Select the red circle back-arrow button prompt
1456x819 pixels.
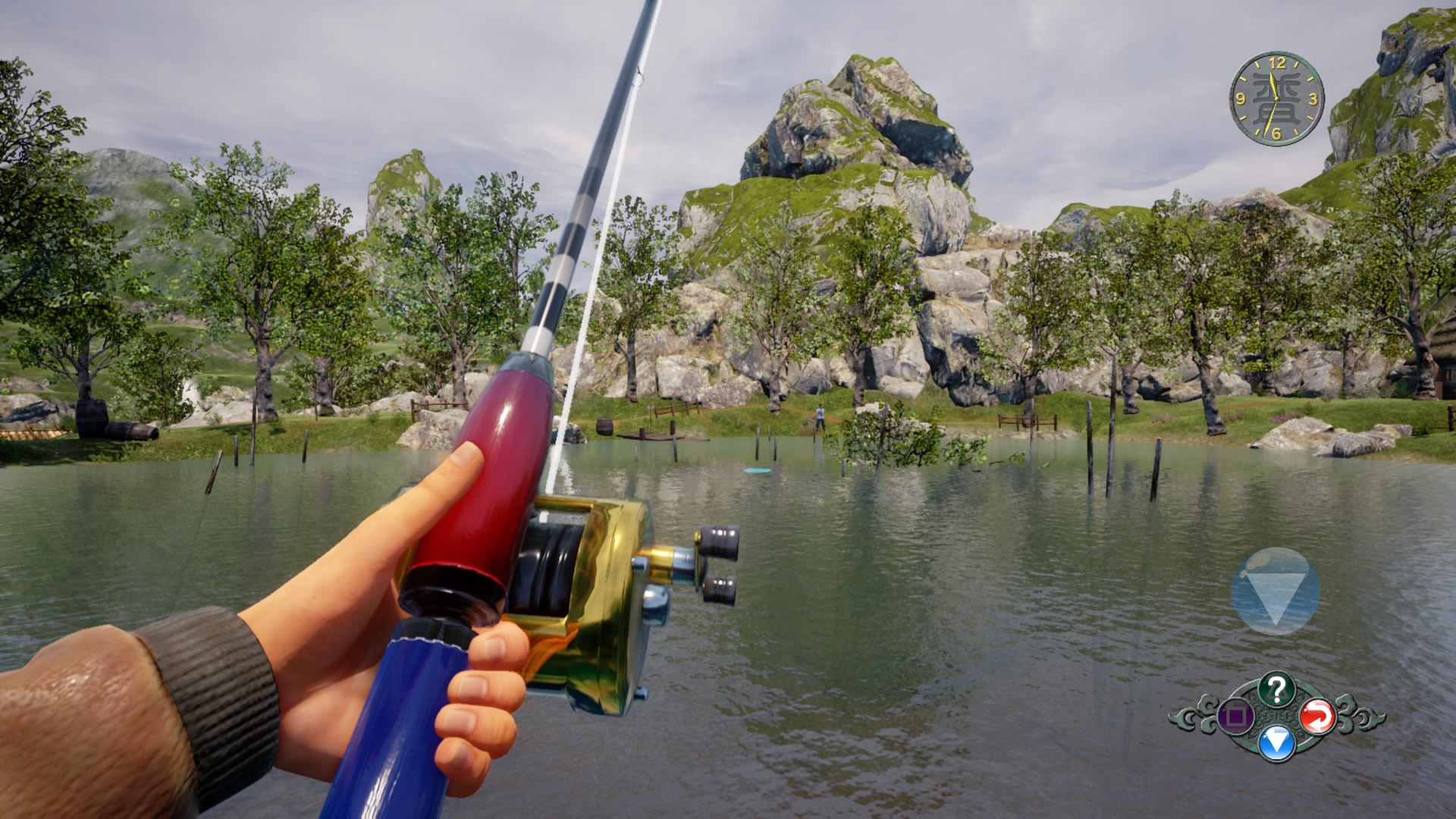coord(1319,717)
